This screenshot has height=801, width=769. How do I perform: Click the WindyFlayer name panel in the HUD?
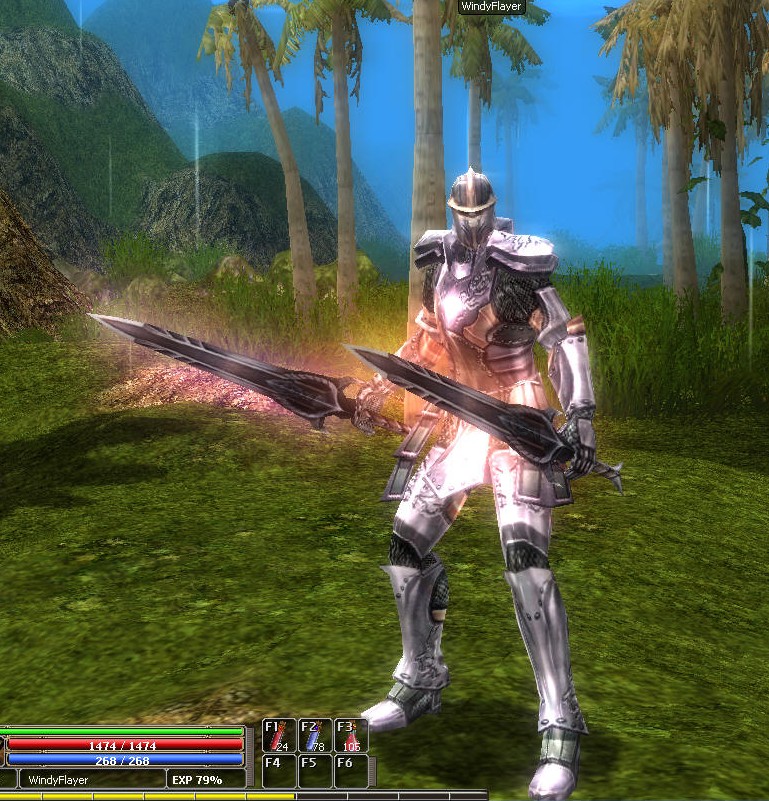tap(91, 779)
